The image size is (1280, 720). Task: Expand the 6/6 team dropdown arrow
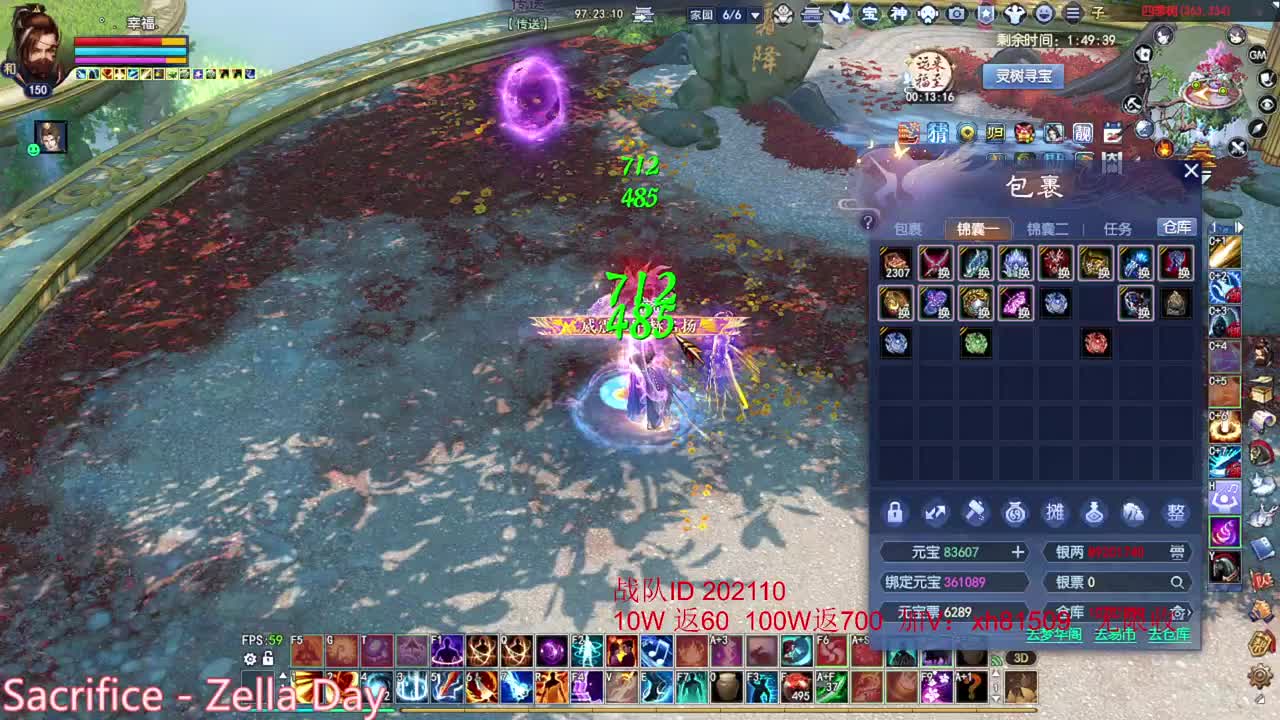(757, 14)
